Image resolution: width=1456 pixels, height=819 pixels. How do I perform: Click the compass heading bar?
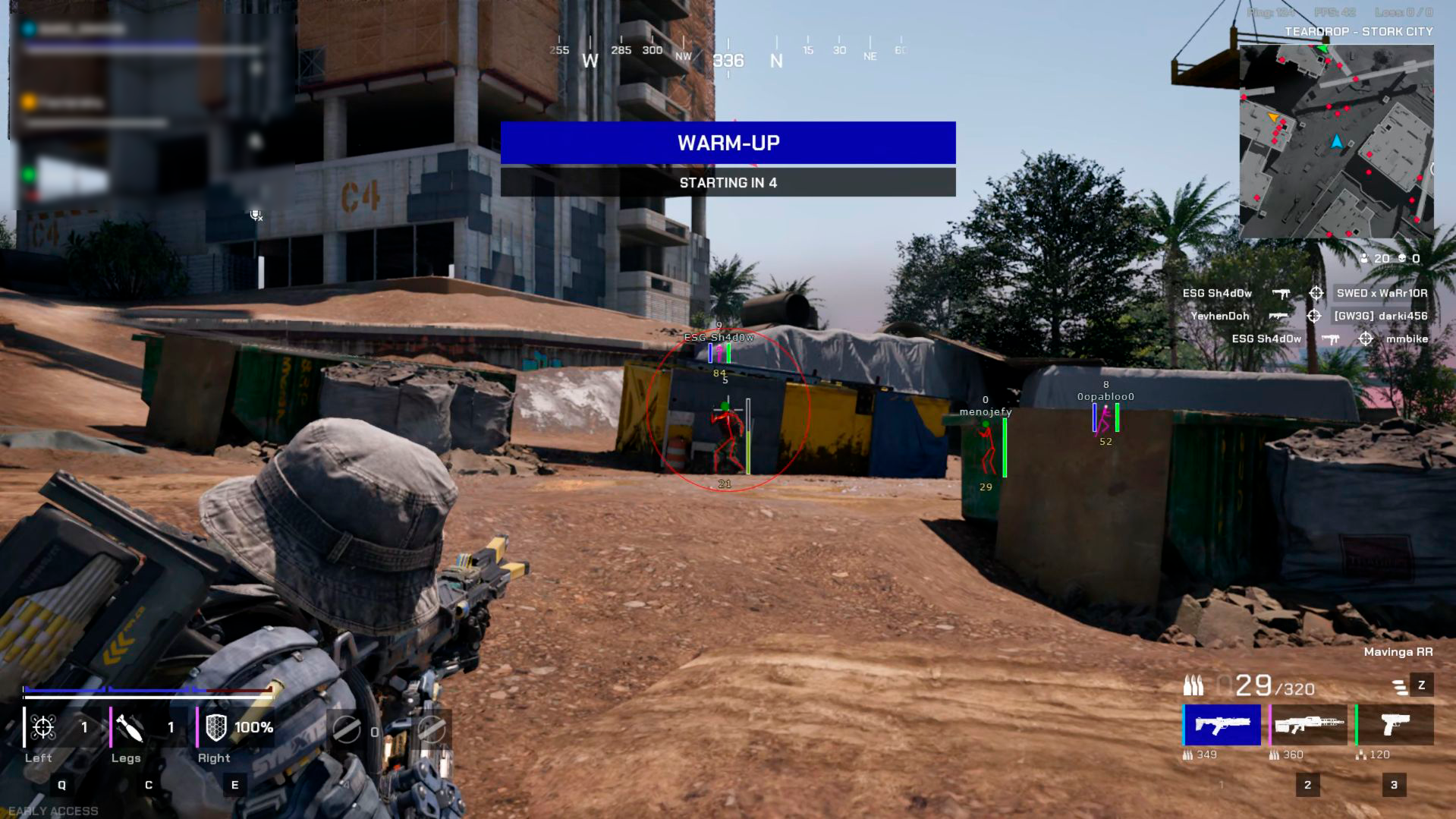coord(728,56)
